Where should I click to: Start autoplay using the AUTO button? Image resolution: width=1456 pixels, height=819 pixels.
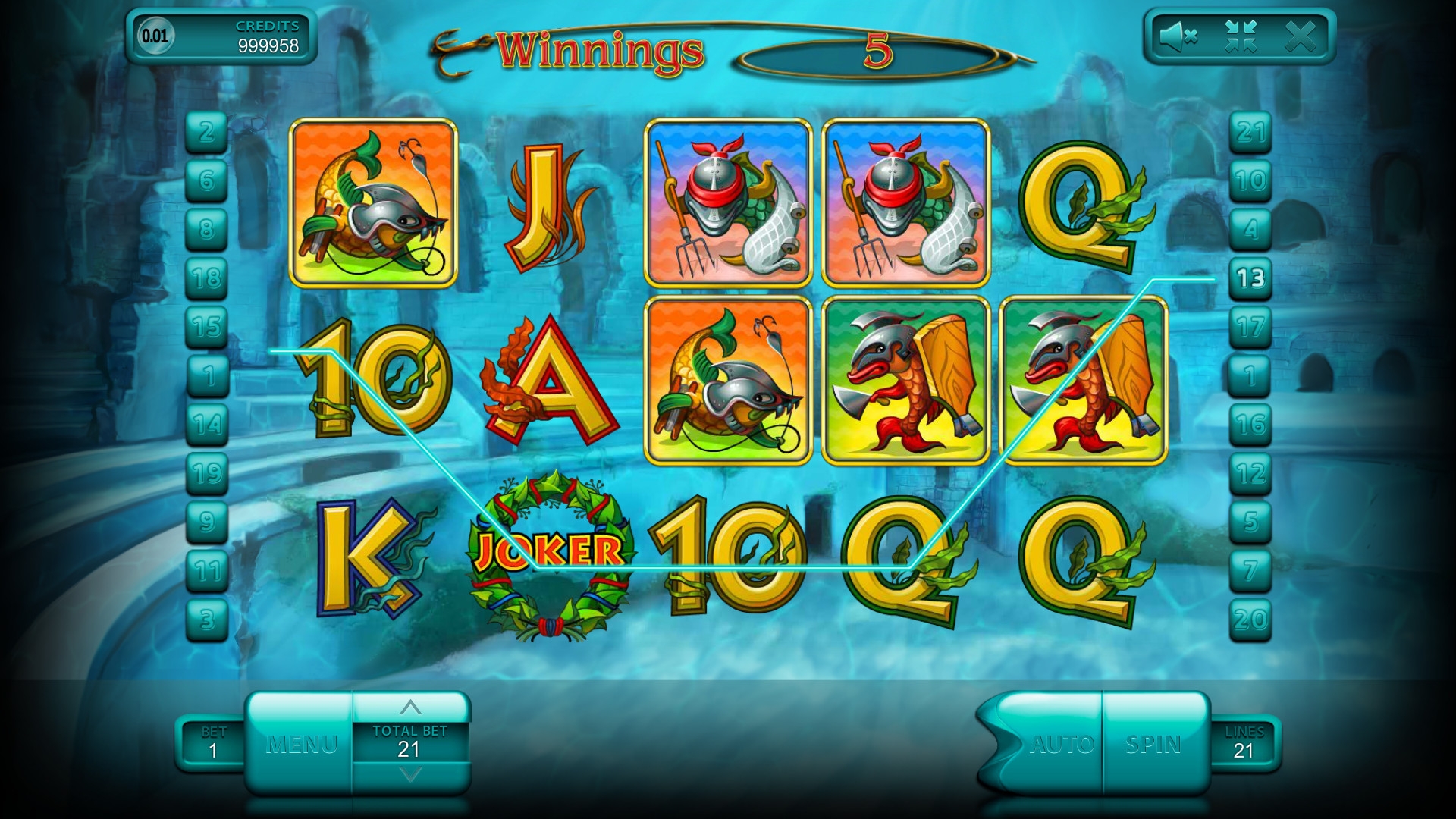click(x=1062, y=744)
